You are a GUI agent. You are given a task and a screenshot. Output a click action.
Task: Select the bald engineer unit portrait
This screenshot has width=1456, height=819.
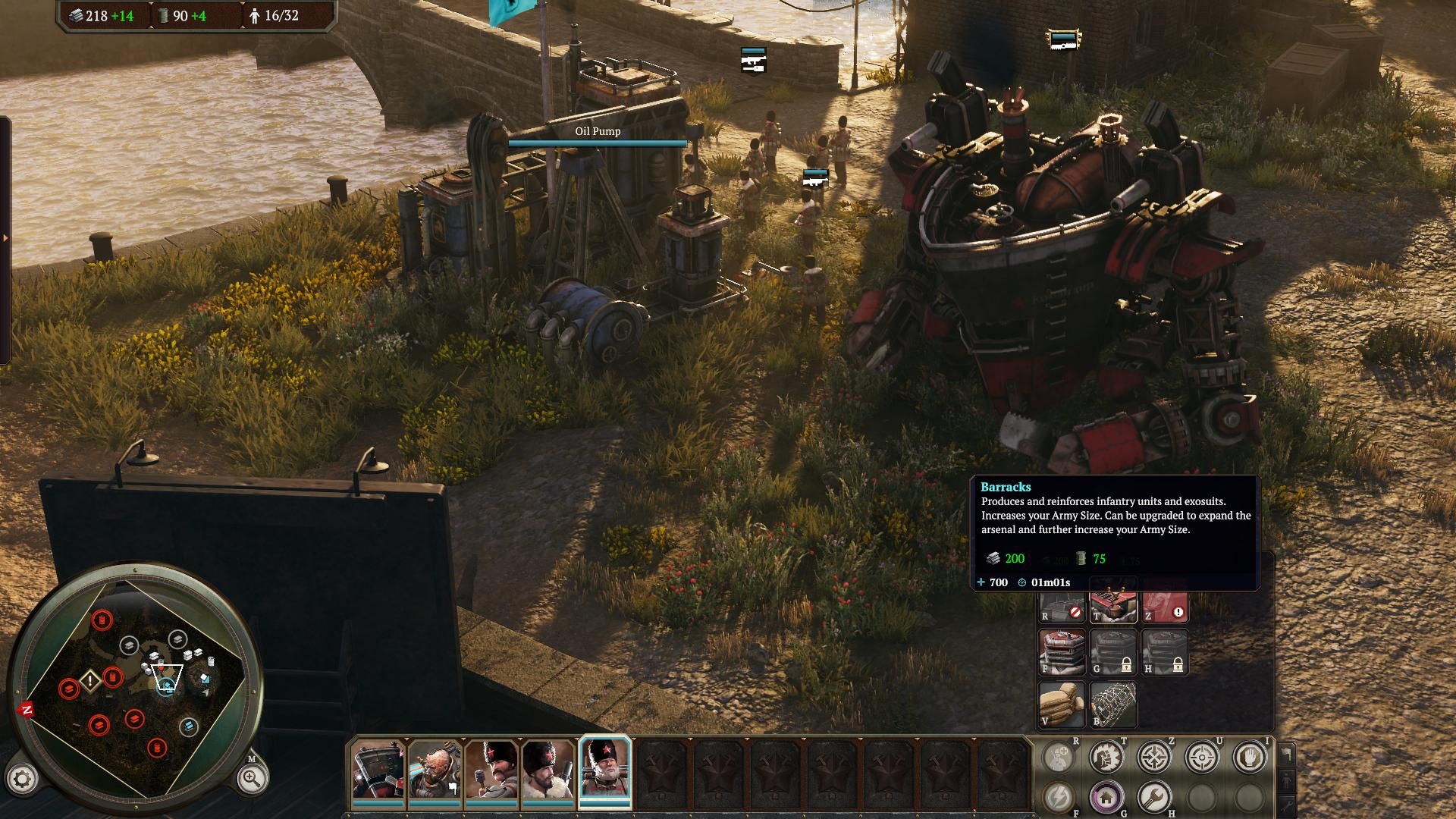coord(434,770)
